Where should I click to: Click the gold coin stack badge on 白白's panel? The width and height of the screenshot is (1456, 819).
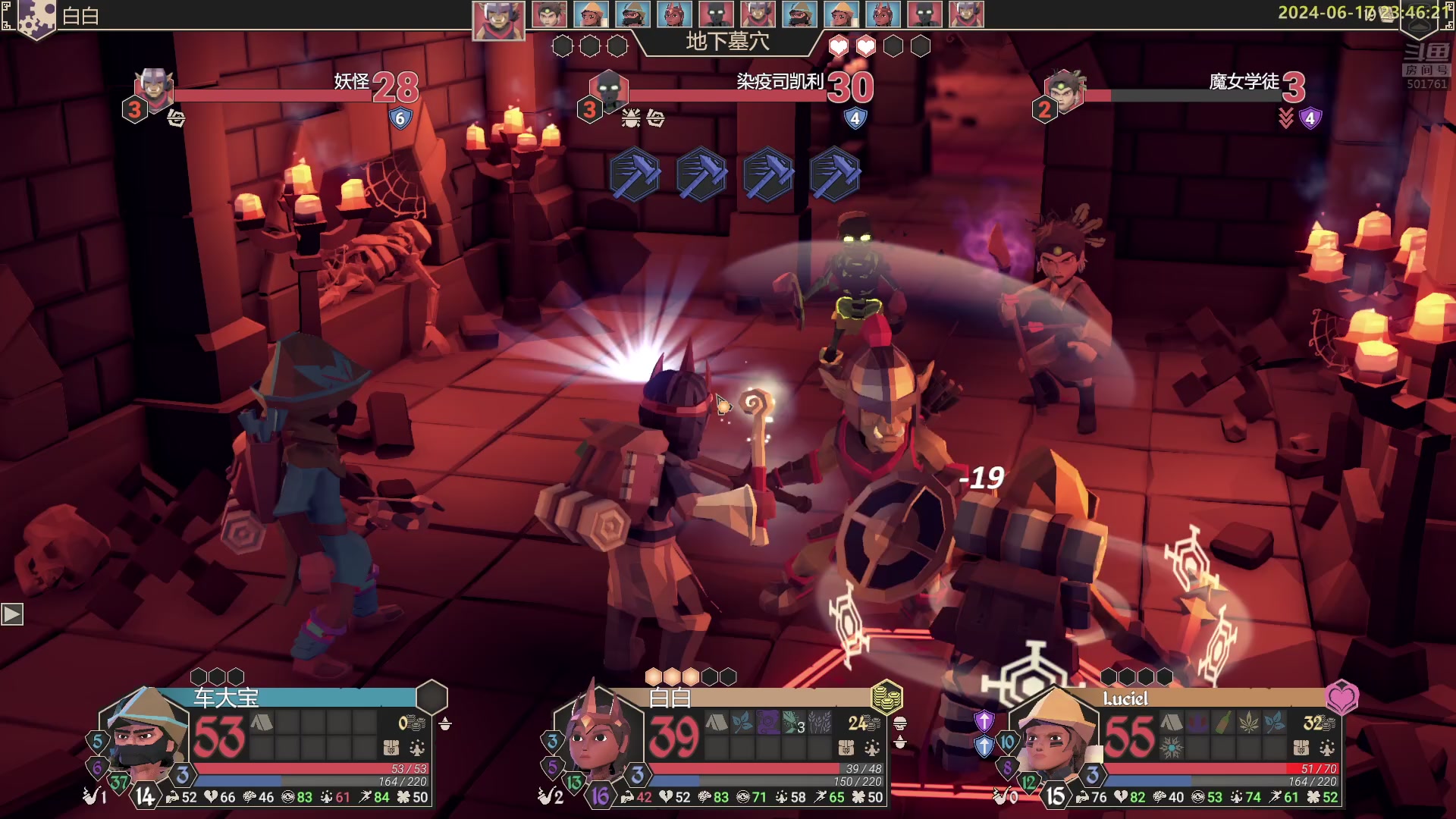(886, 697)
